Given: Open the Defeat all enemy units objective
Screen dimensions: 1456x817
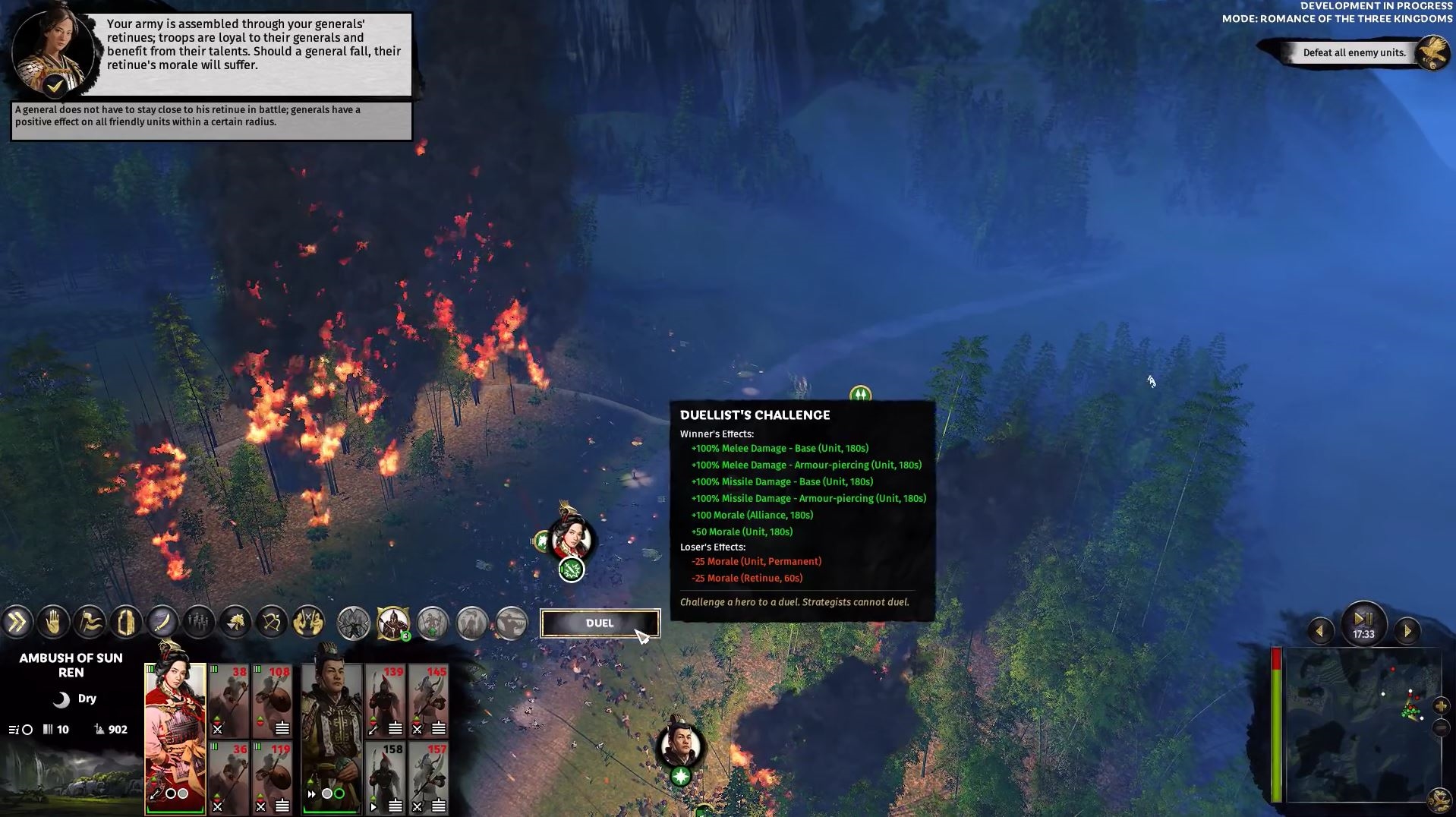Looking at the screenshot, I should coord(1354,52).
